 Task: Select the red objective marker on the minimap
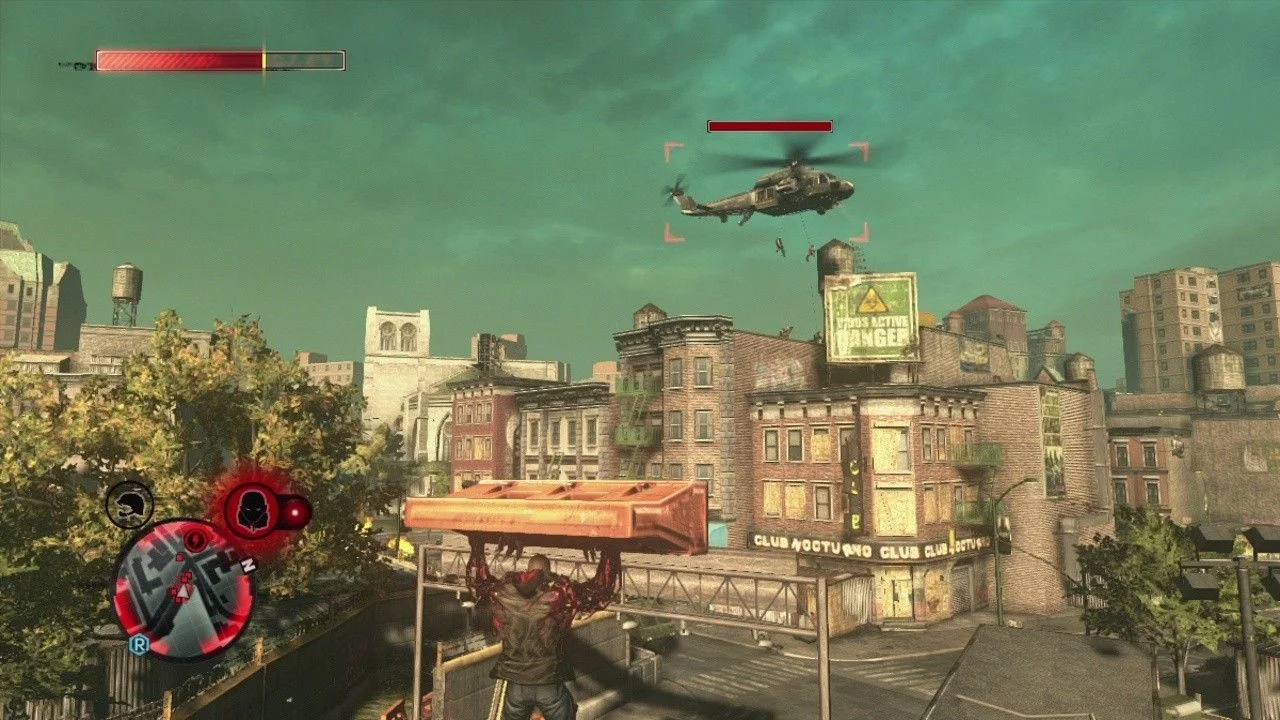click(x=194, y=541)
